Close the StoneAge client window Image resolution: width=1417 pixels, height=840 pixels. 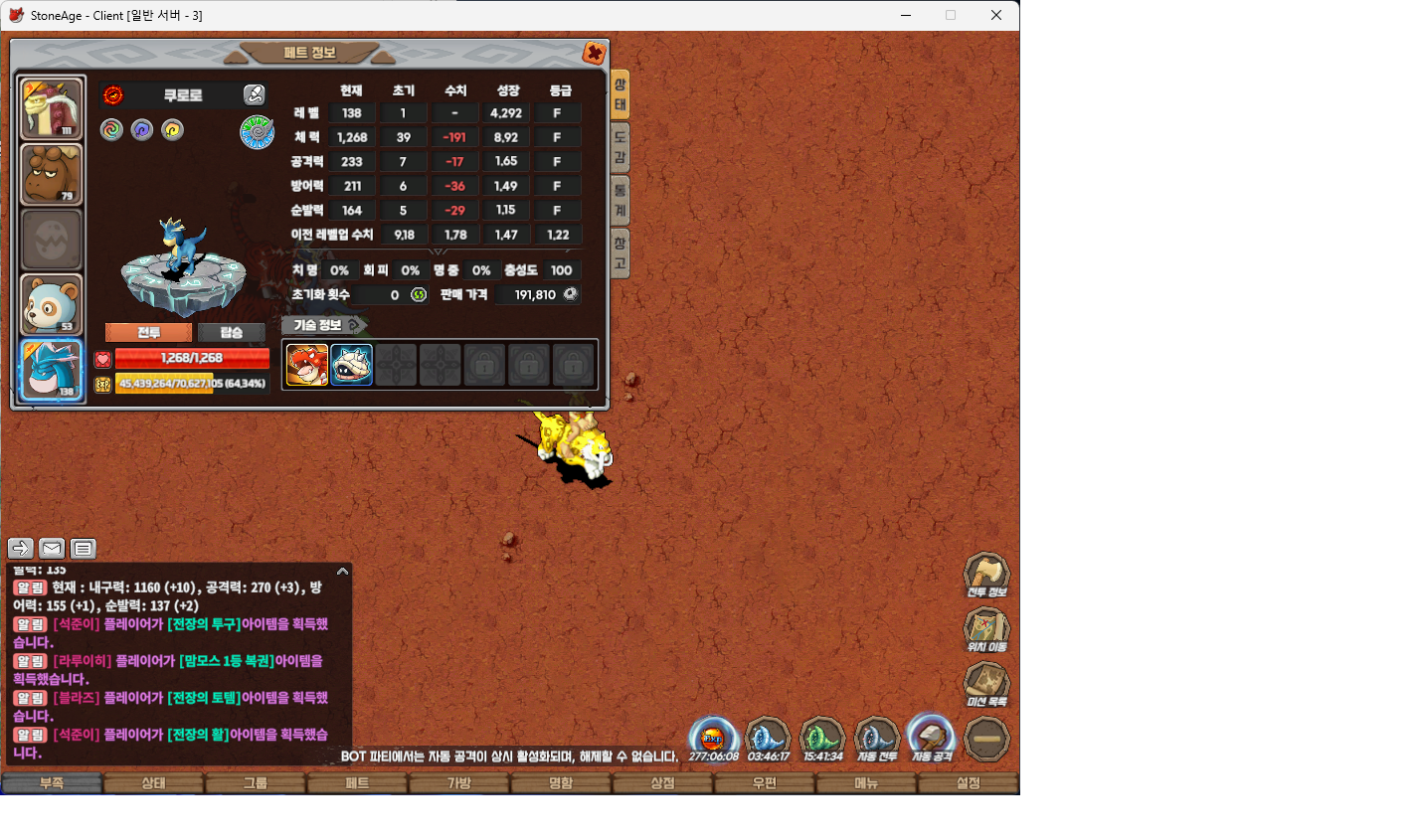[995, 15]
